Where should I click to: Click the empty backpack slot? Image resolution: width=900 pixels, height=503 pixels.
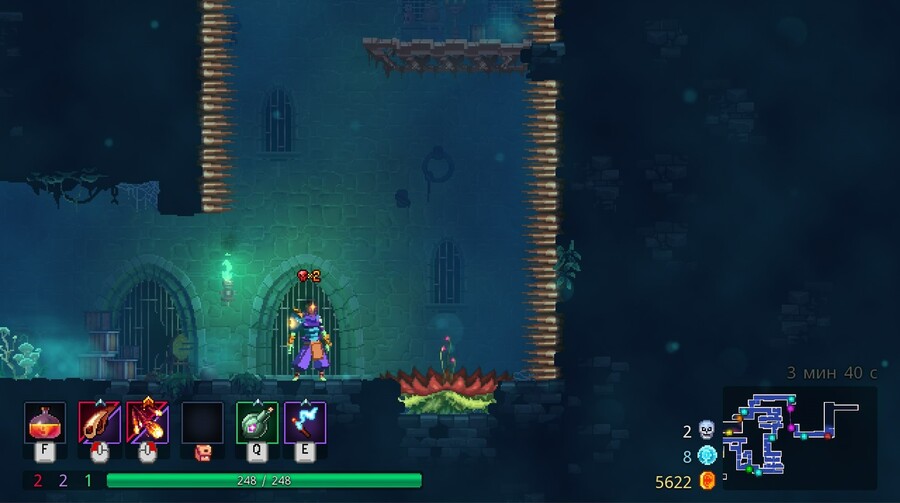tap(202, 422)
